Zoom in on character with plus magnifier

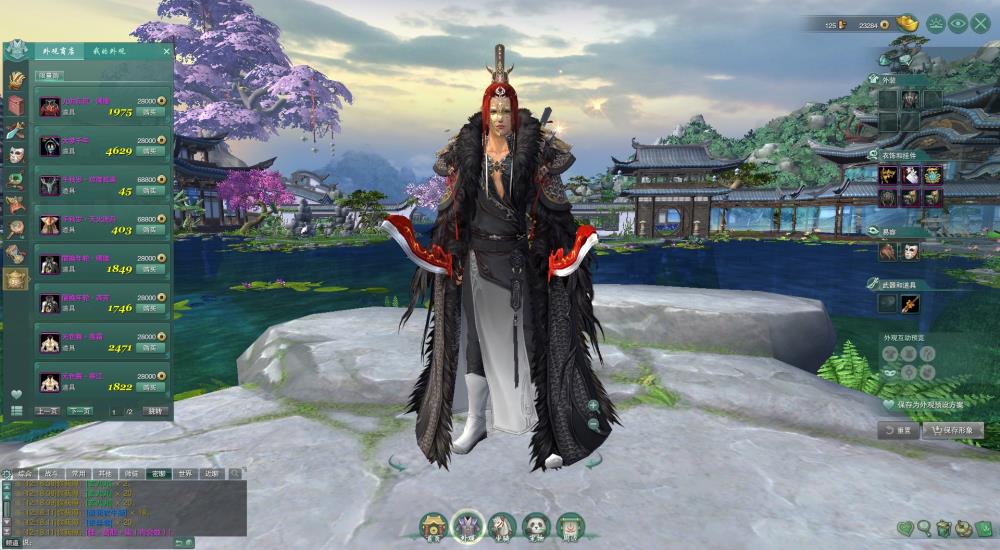593,406
